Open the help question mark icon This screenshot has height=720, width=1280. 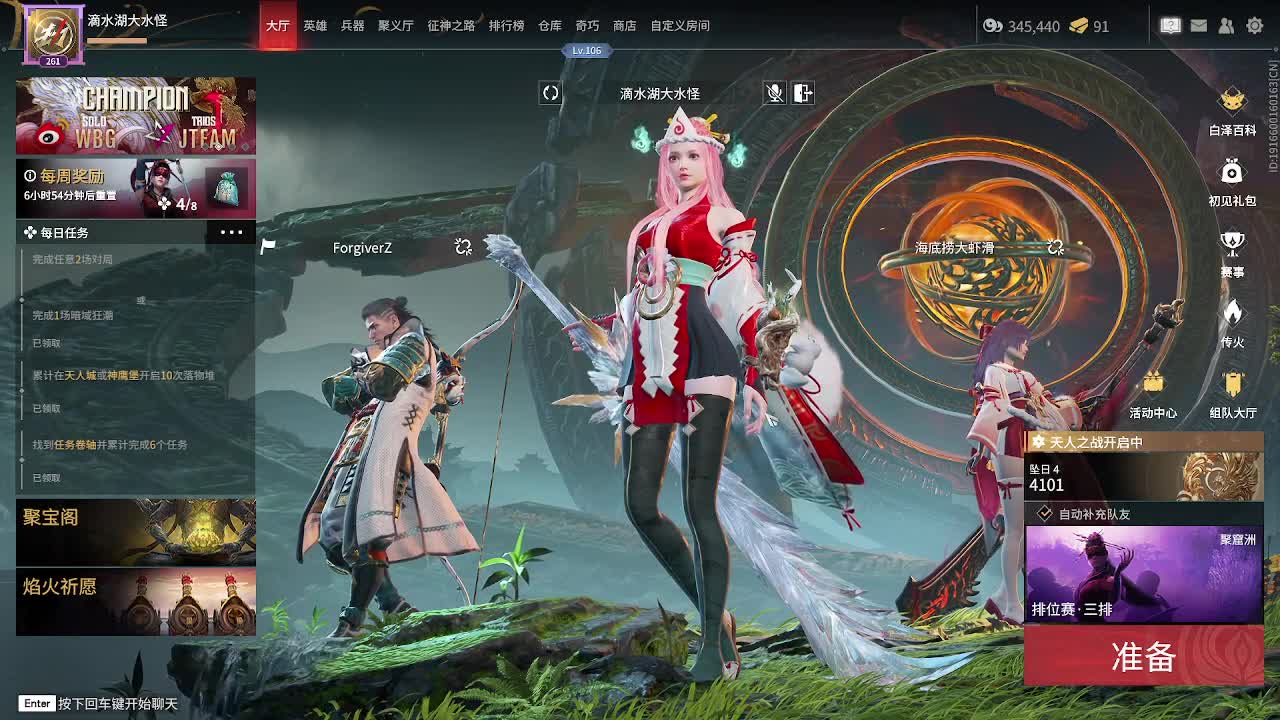tap(1171, 27)
